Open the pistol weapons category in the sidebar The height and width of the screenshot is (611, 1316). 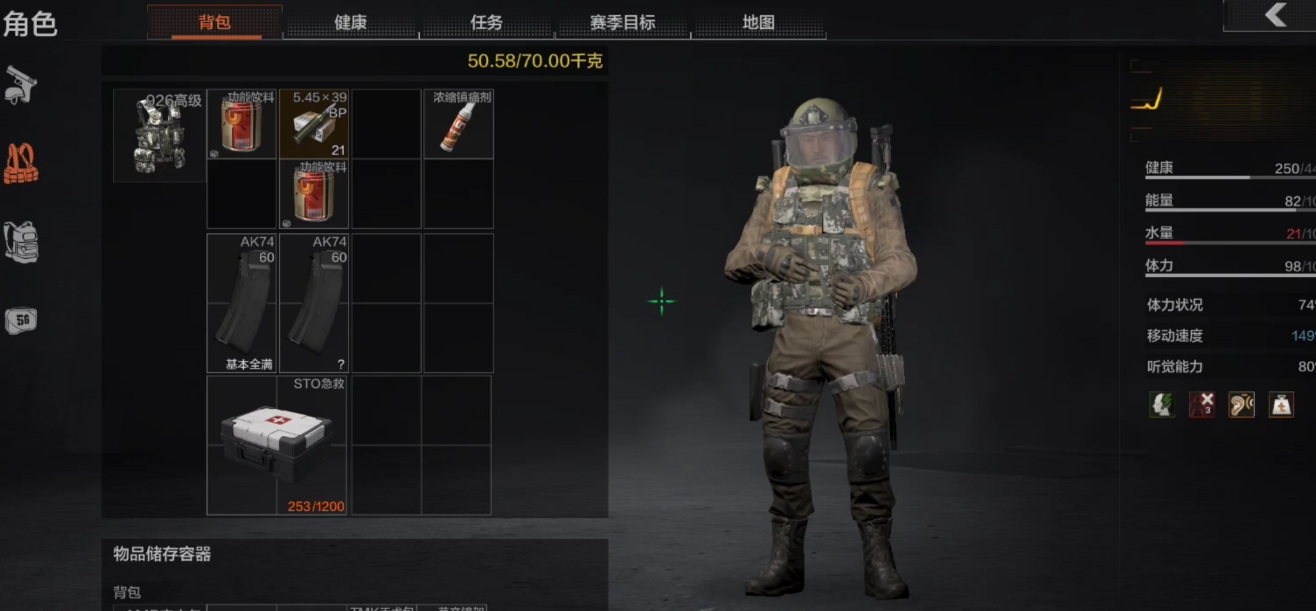tap(20, 84)
